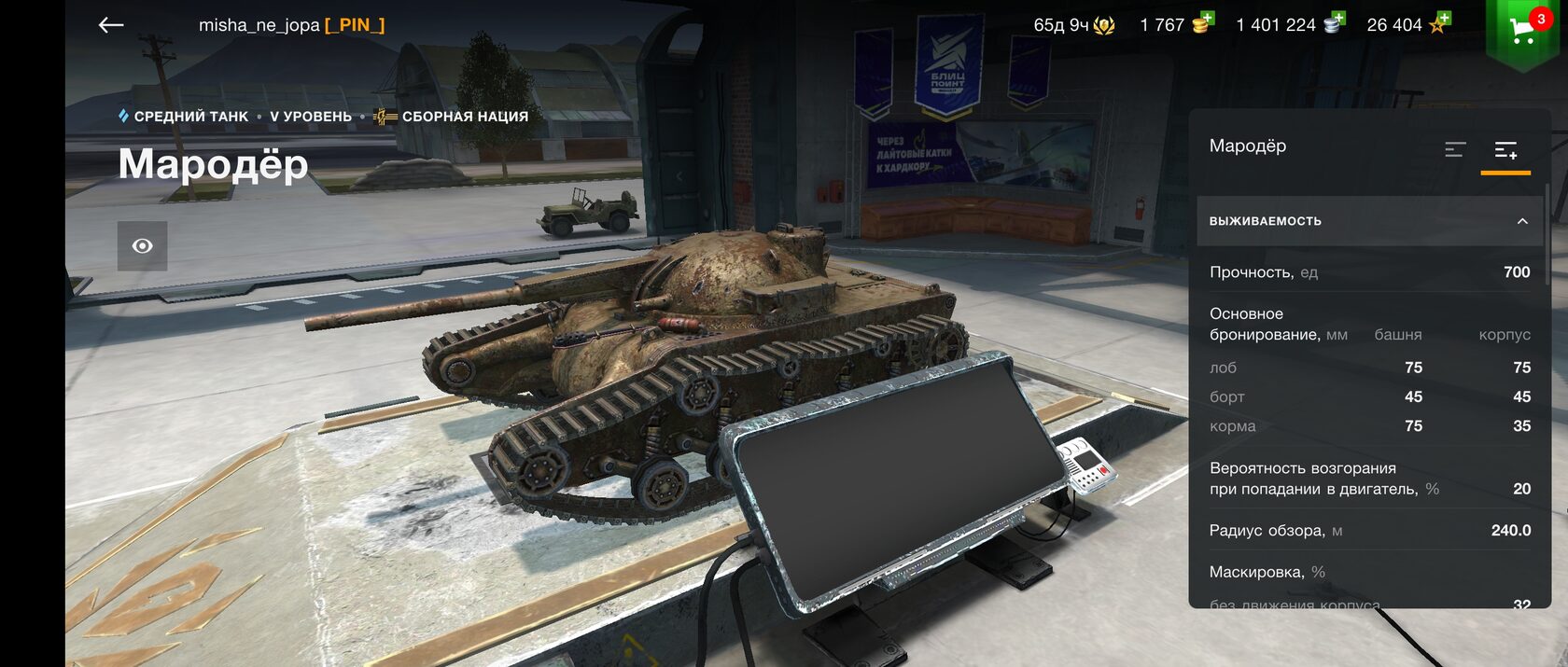Toggle interface visibility with eye icon
The width and height of the screenshot is (1568, 667).
click(142, 246)
